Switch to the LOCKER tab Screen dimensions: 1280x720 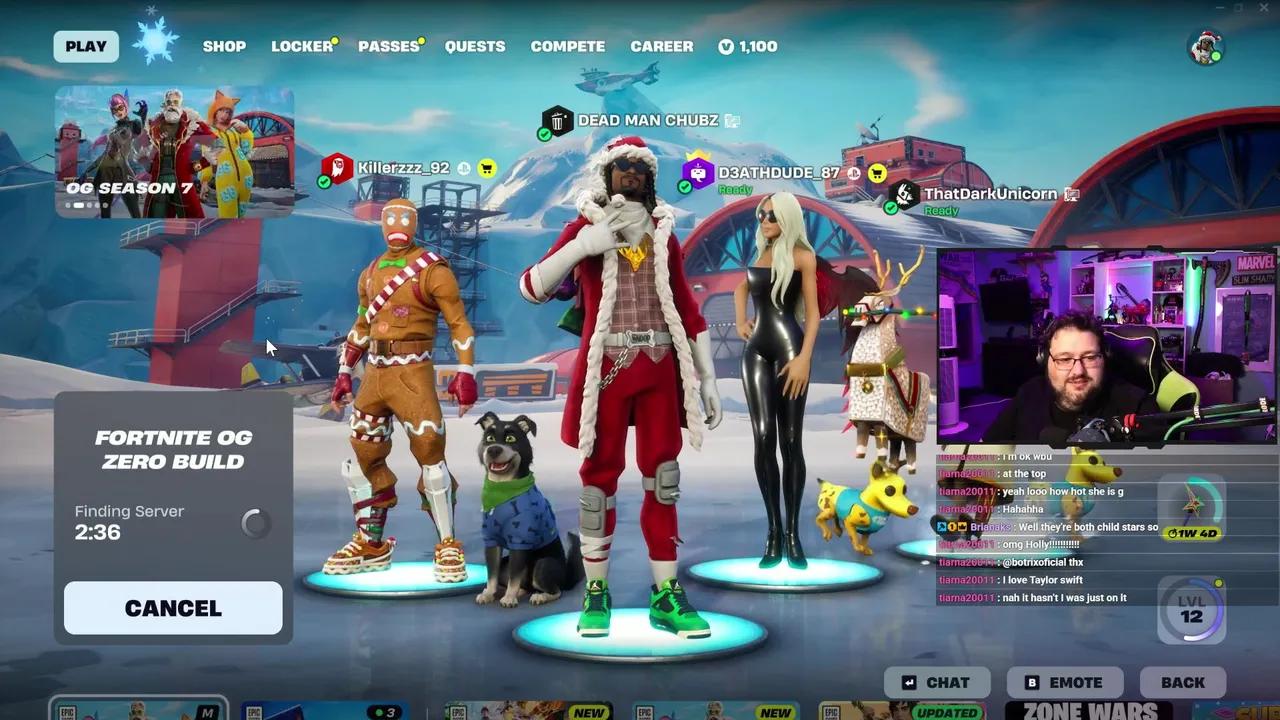pos(300,45)
